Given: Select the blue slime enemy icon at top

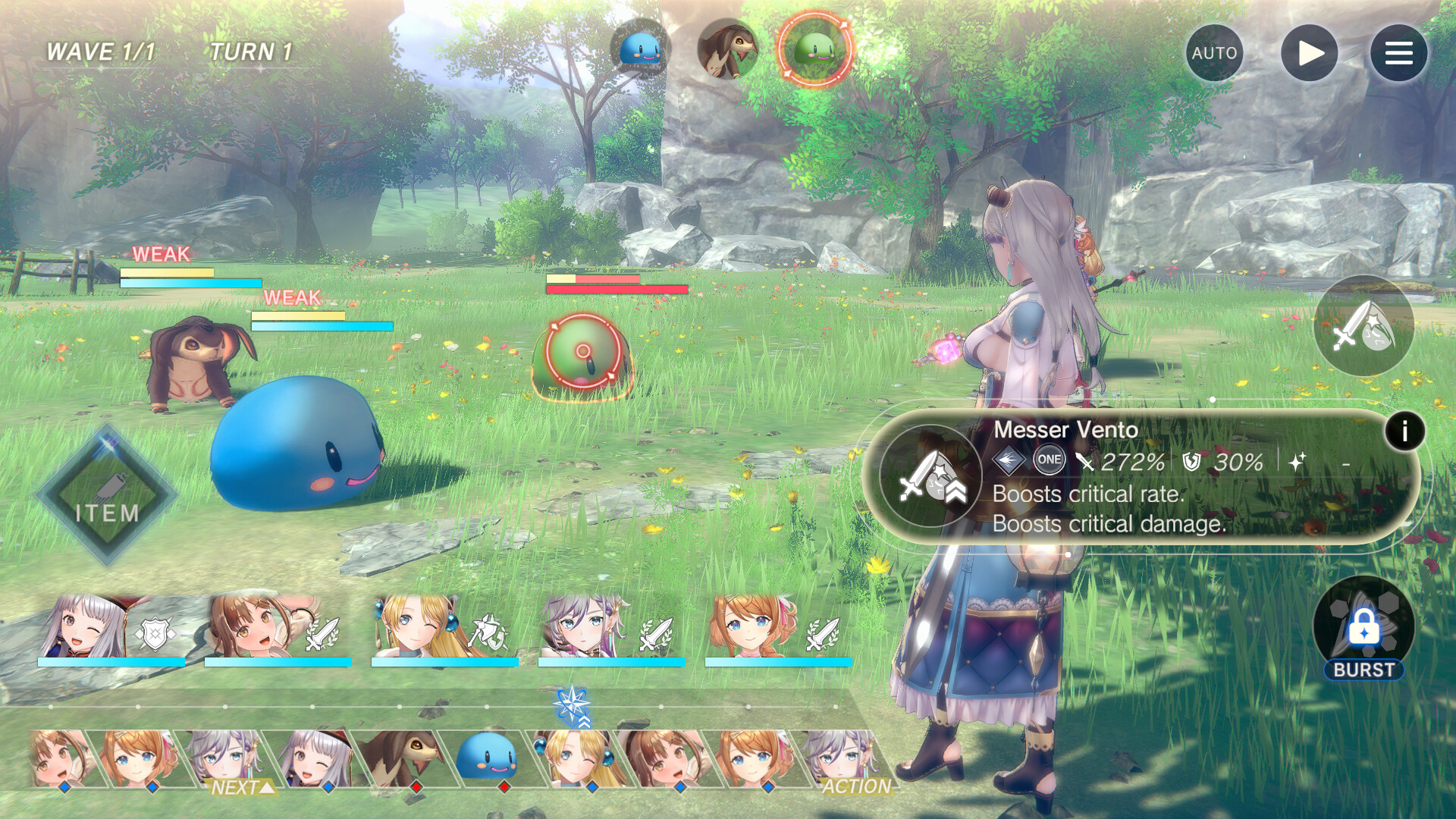Looking at the screenshot, I should (x=639, y=49).
